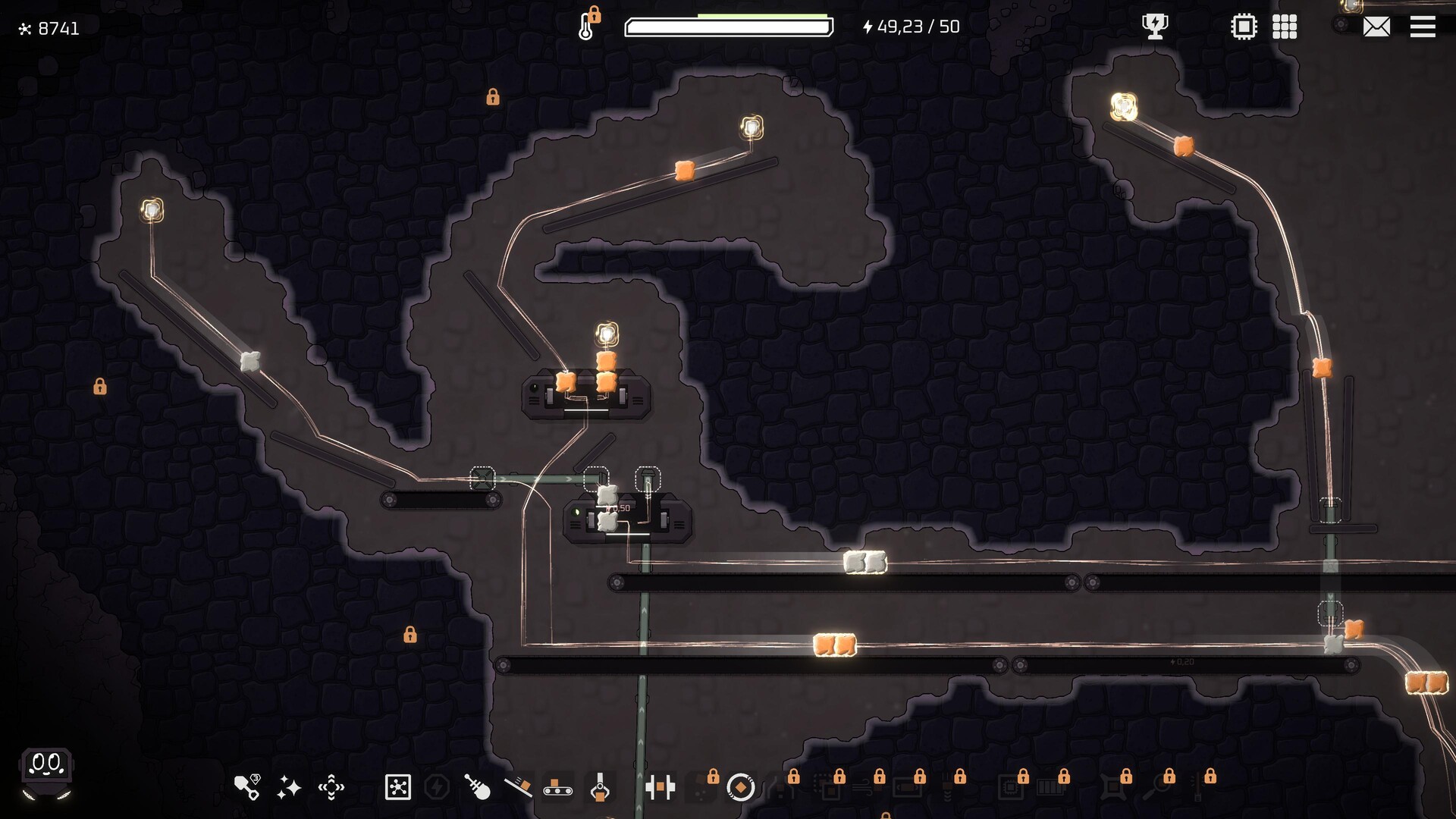Open the grid apps menu
The image size is (1456, 819).
pos(1286,27)
